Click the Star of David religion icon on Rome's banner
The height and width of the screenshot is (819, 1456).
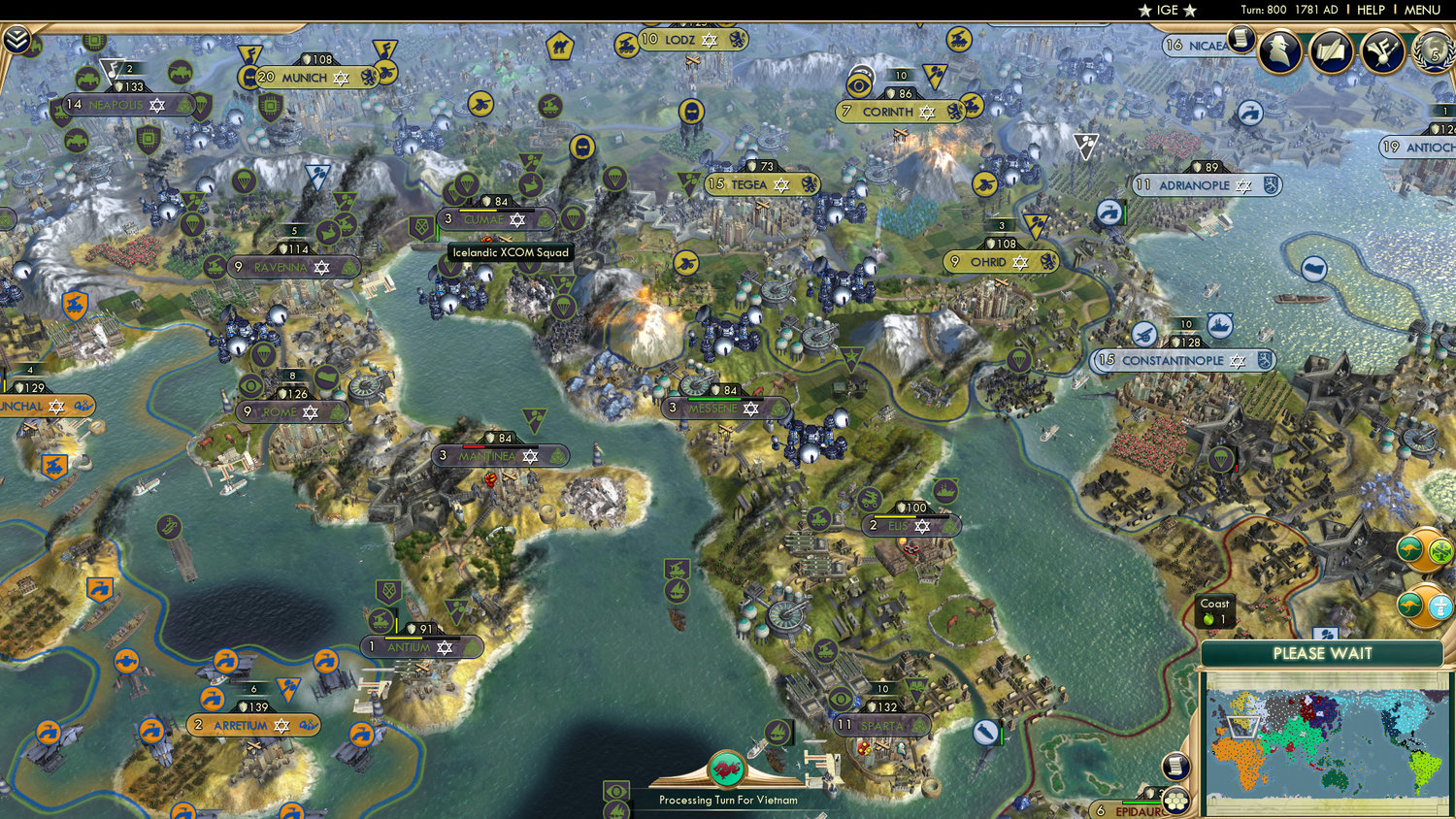pos(311,411)
